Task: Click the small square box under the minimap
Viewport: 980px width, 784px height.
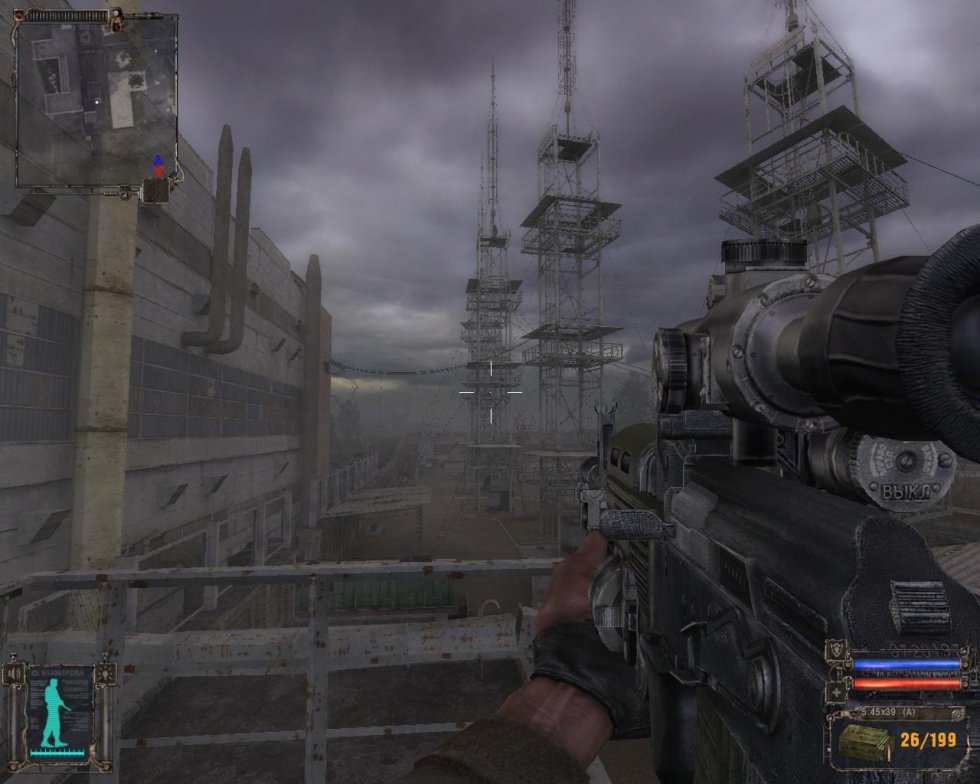Action: pos(155,190)
